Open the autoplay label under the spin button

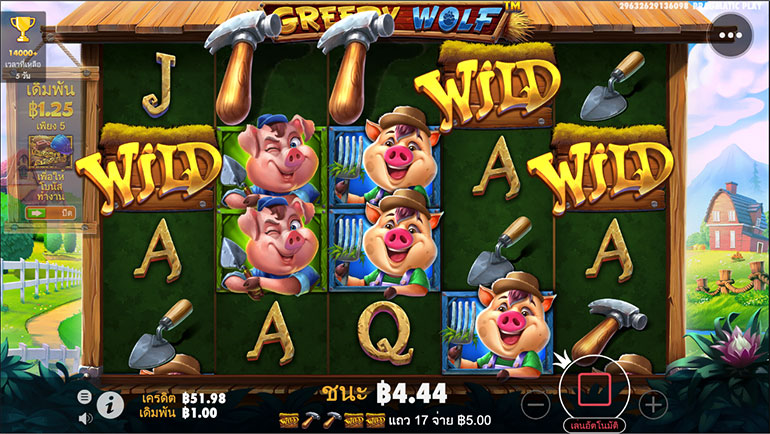[x=591, y=425]
